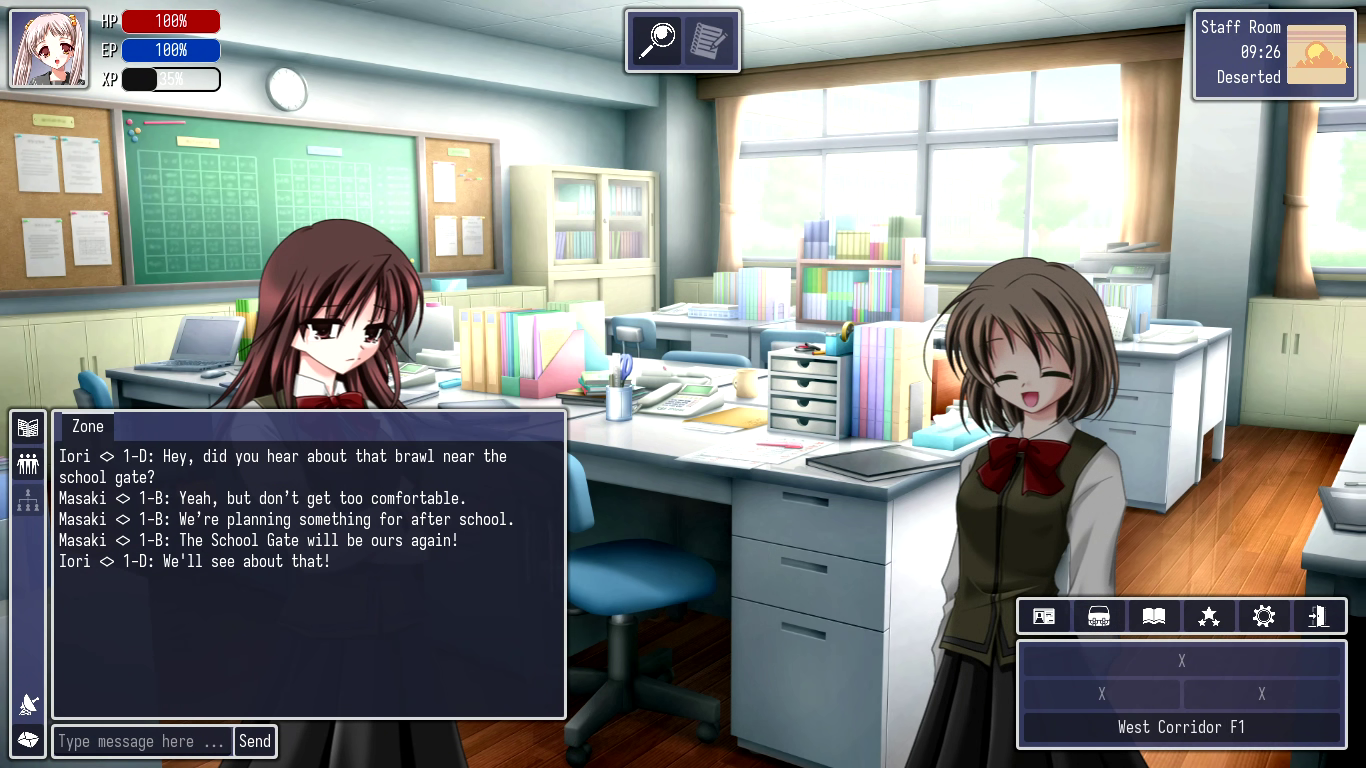Click the Staff Room time panel

point(1274,54)
